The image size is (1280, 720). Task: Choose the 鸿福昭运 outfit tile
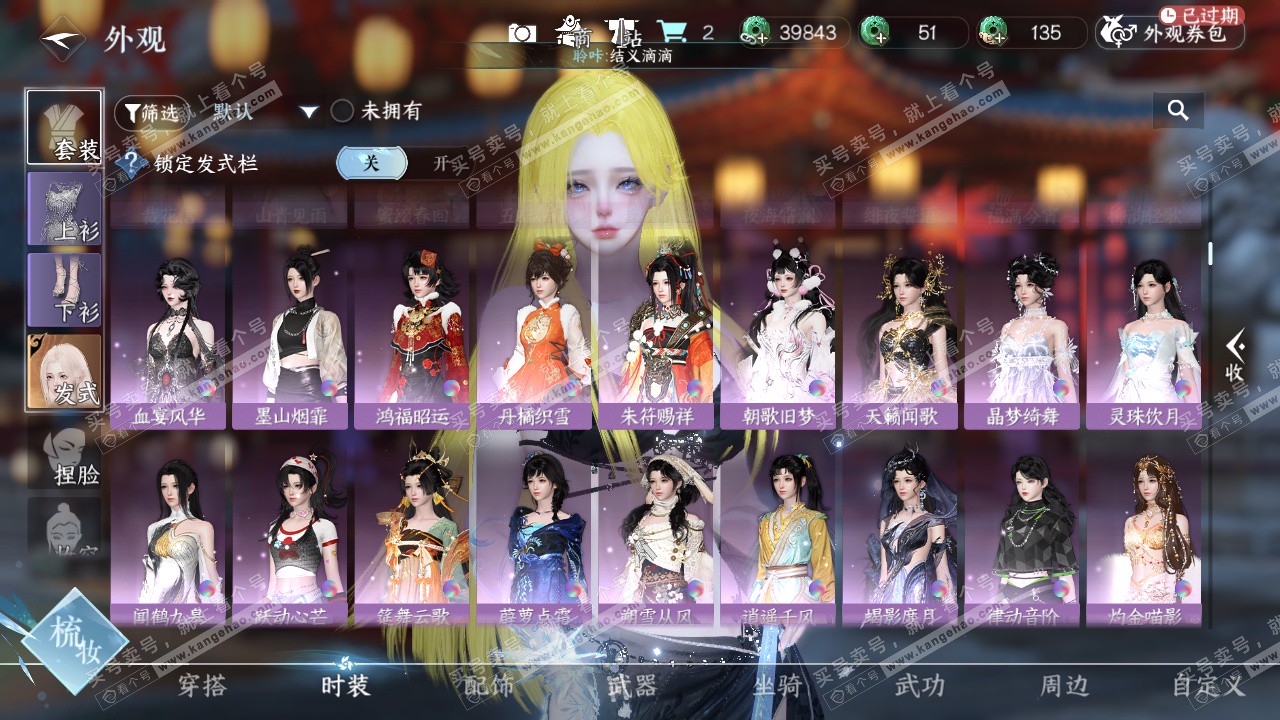click(x=413, y=334)
